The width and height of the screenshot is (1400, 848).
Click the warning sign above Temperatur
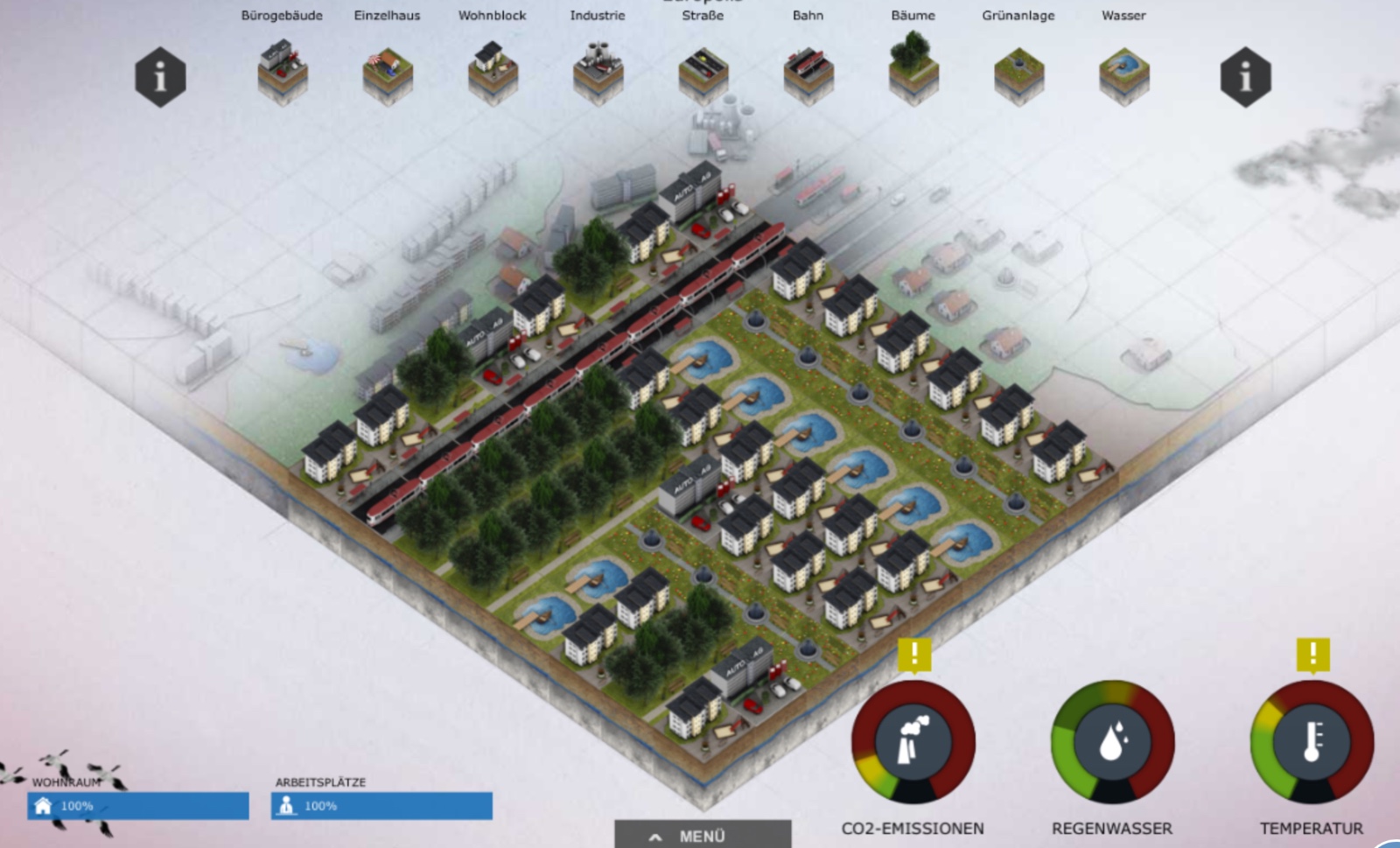point(1312,654)
